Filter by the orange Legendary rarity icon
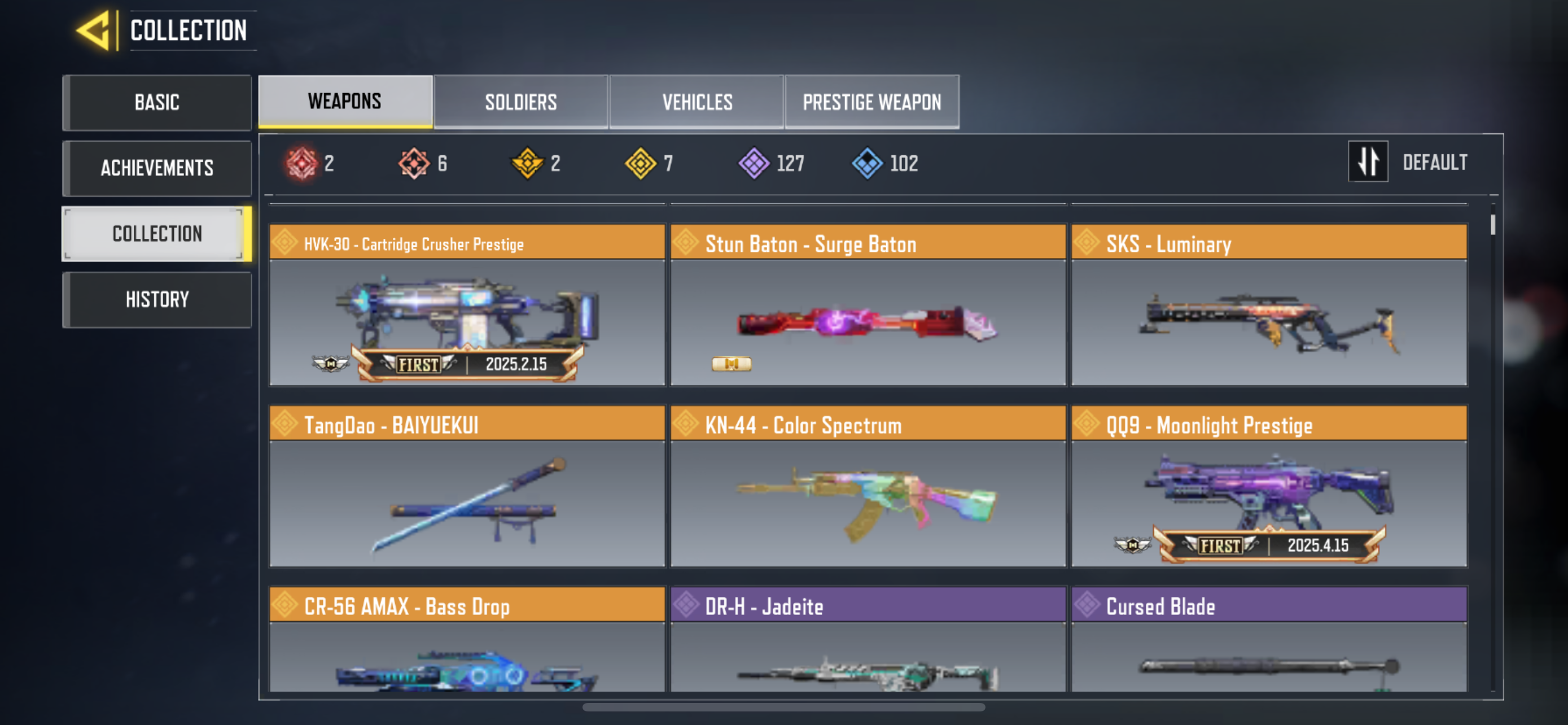Screen dimensions: 1568x725 415,163
